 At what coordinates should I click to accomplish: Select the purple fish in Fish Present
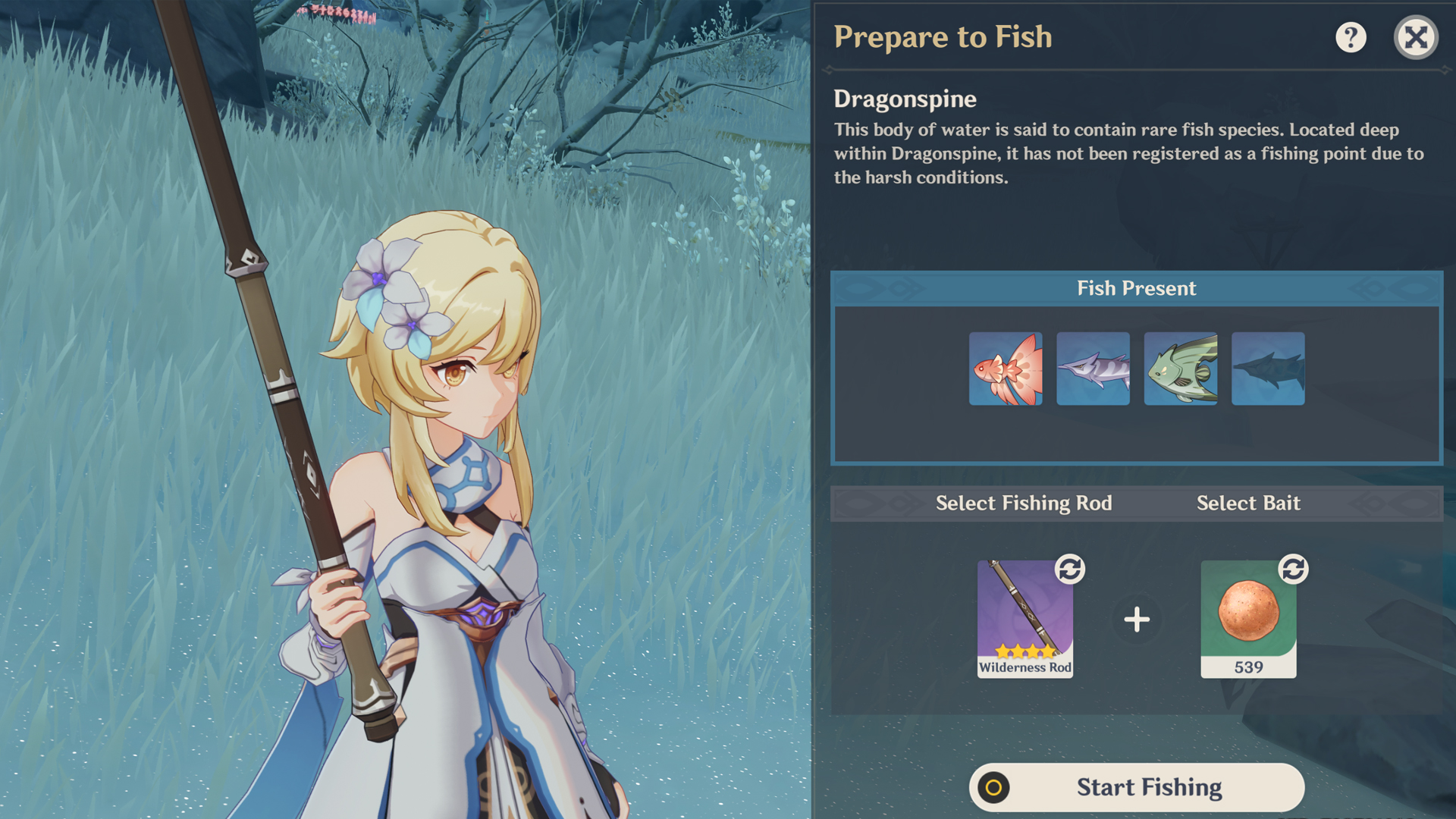tap(1093, 368)
